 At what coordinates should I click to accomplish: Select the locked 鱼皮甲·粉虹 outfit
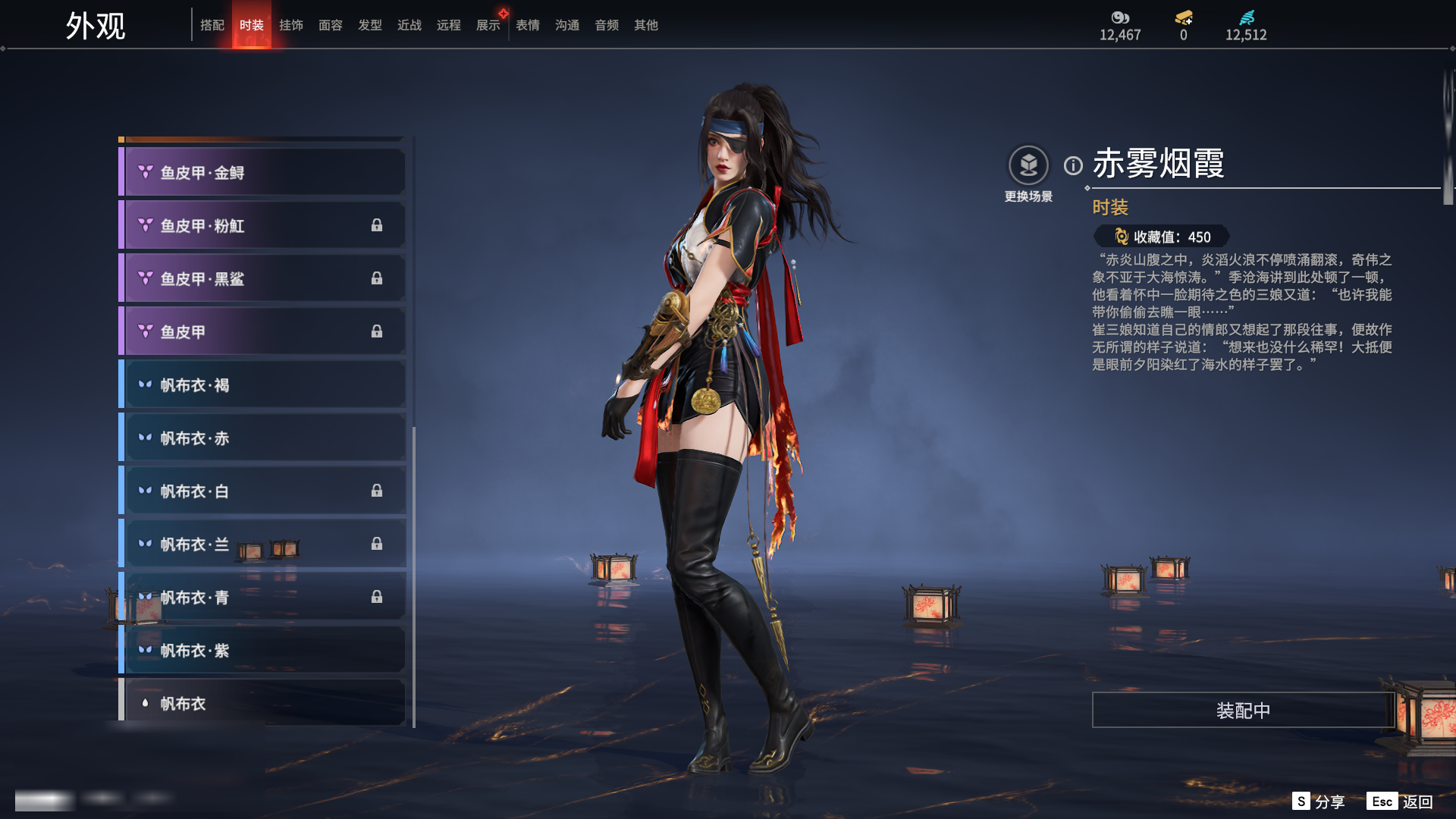point(262,226)
